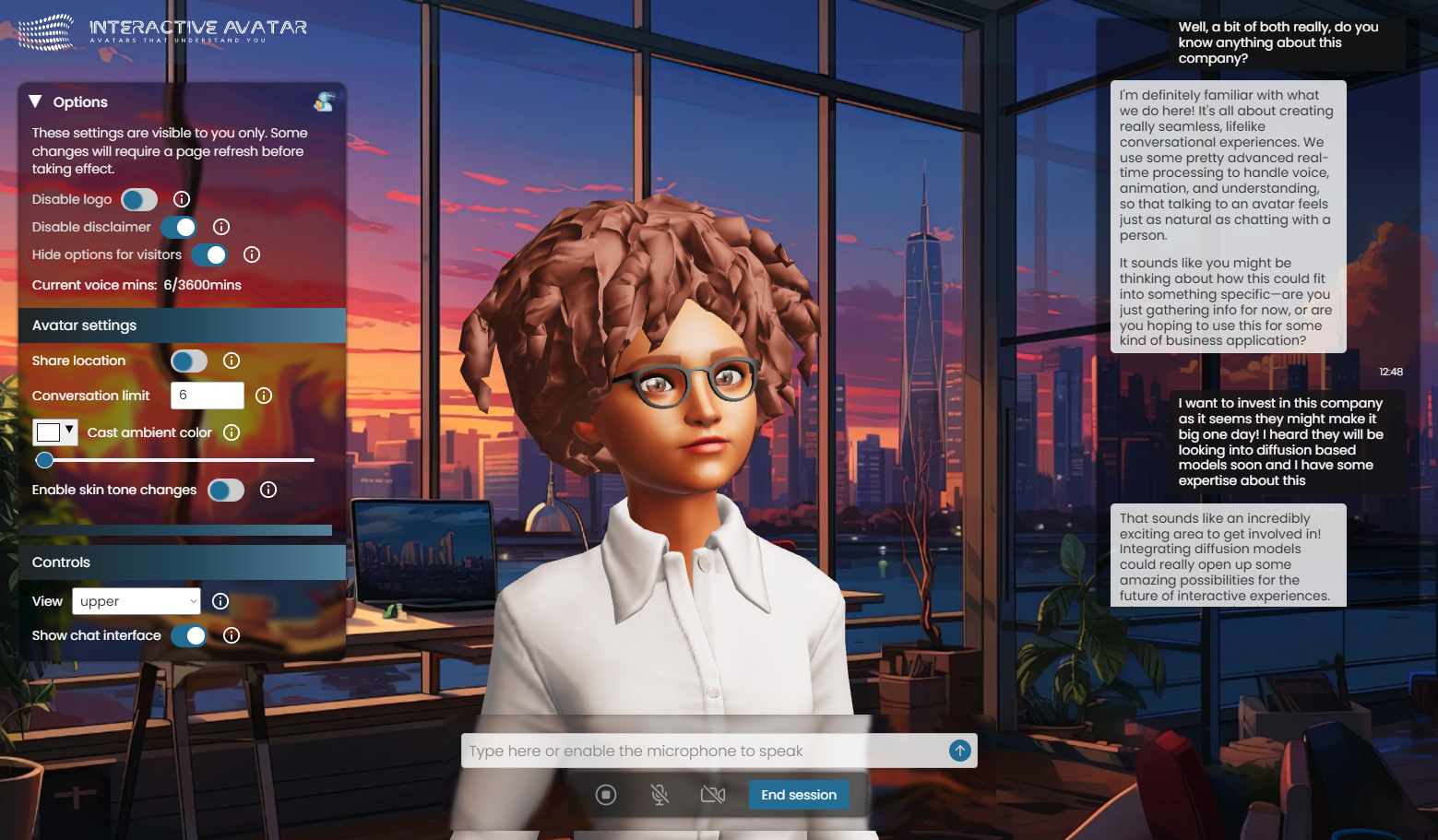This screenshot has width=1438, height=840.
Task: Collapse the Options panel with its triangle
Action: (x=35, y=101)
